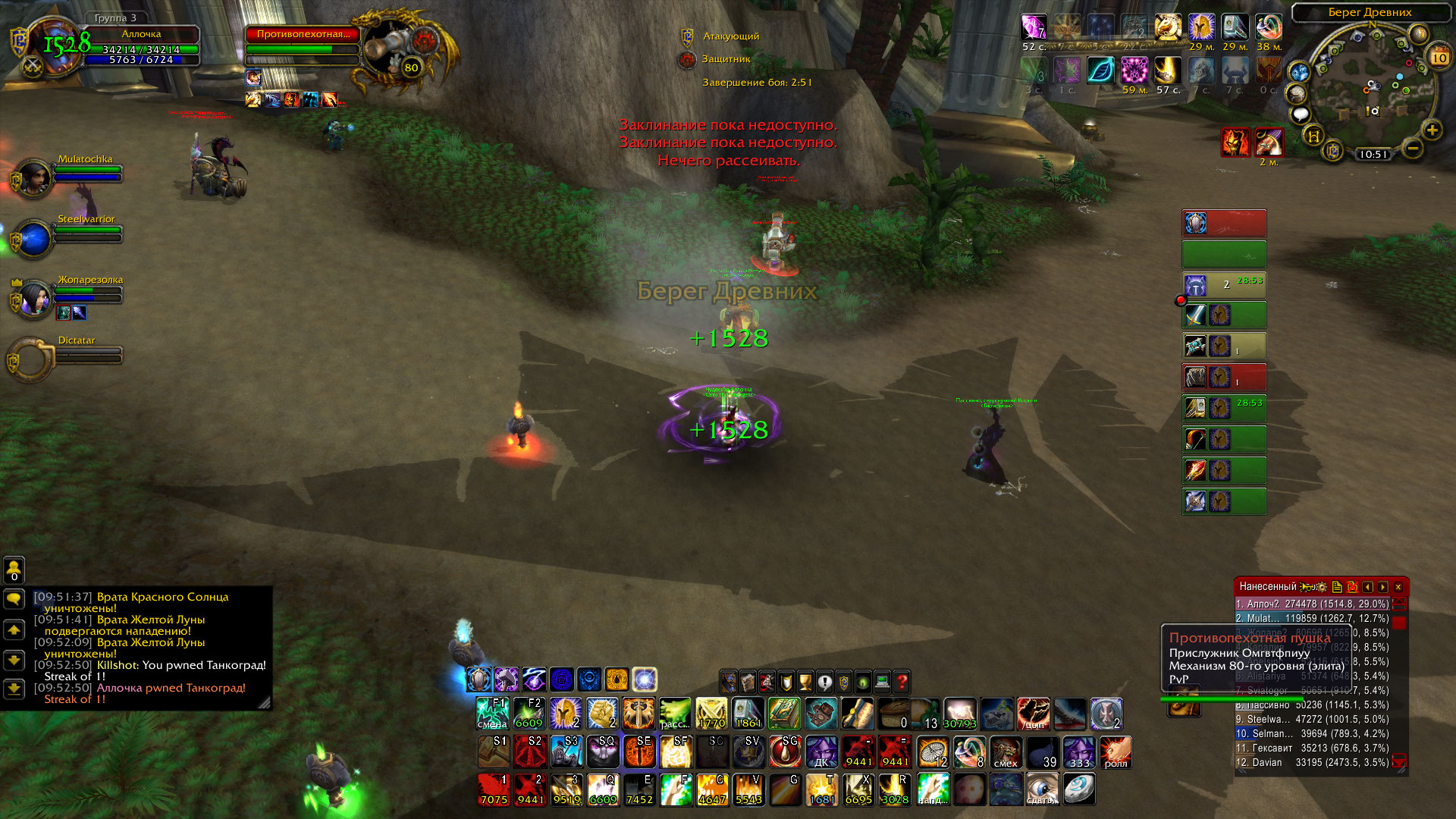The image size is (1456, 819).
Task: Open the red question mark help button
Action: point(902,682)
